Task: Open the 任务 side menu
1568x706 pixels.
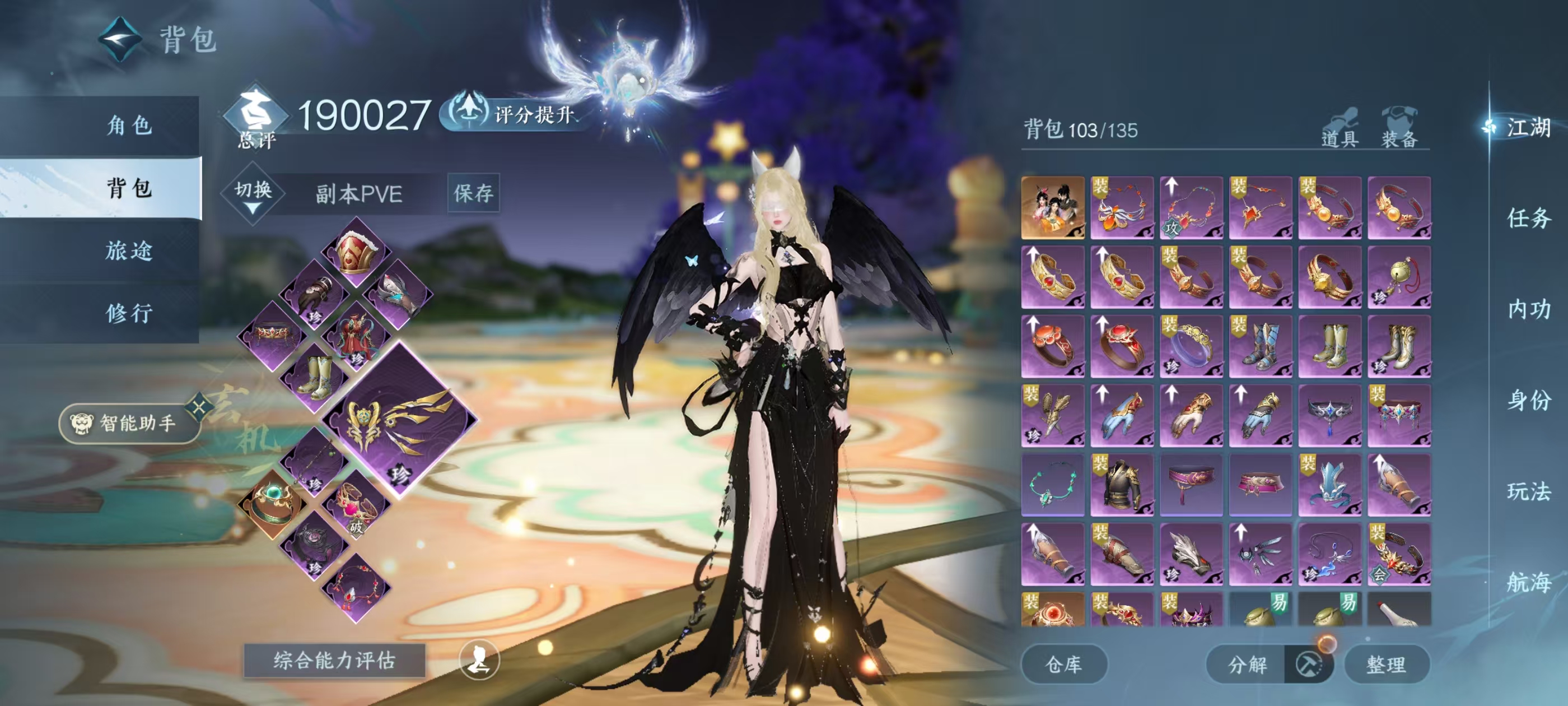Action: (1527, 218)
